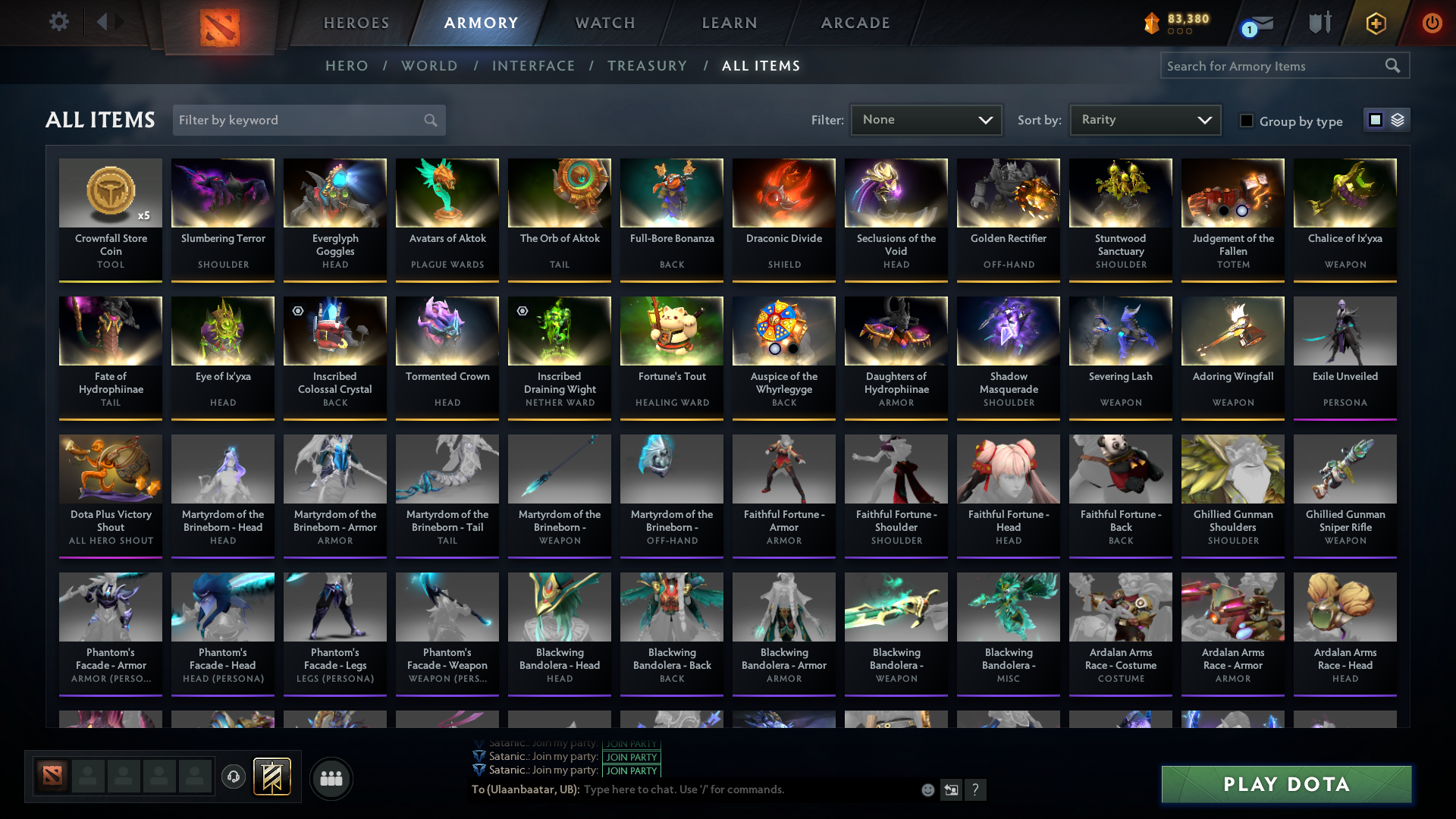This screenshot has width=1456, height=819.
Task: Open the Dota Plus hexagon icon
Action: (1375, 24)
